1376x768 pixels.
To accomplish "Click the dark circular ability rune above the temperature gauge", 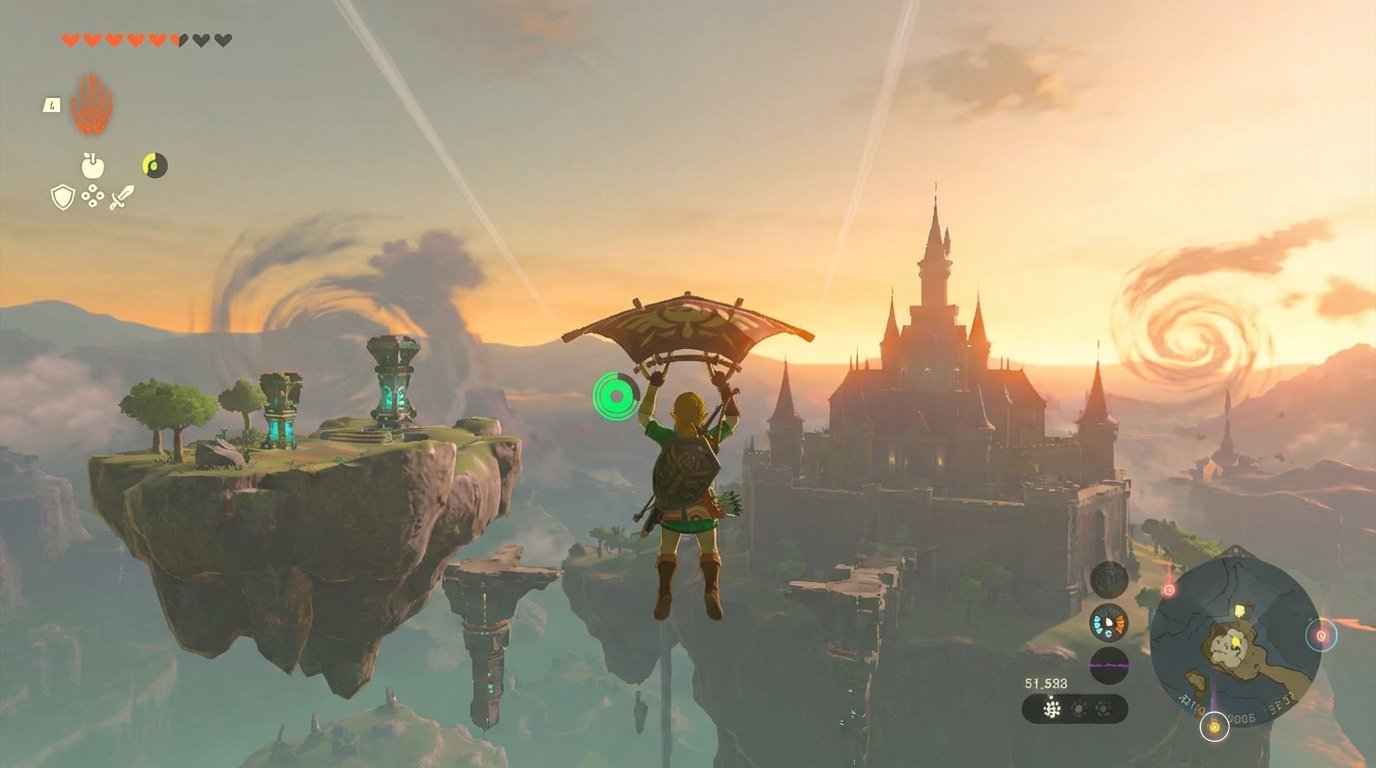I will pyautogui.click(x=1108, y=579).
